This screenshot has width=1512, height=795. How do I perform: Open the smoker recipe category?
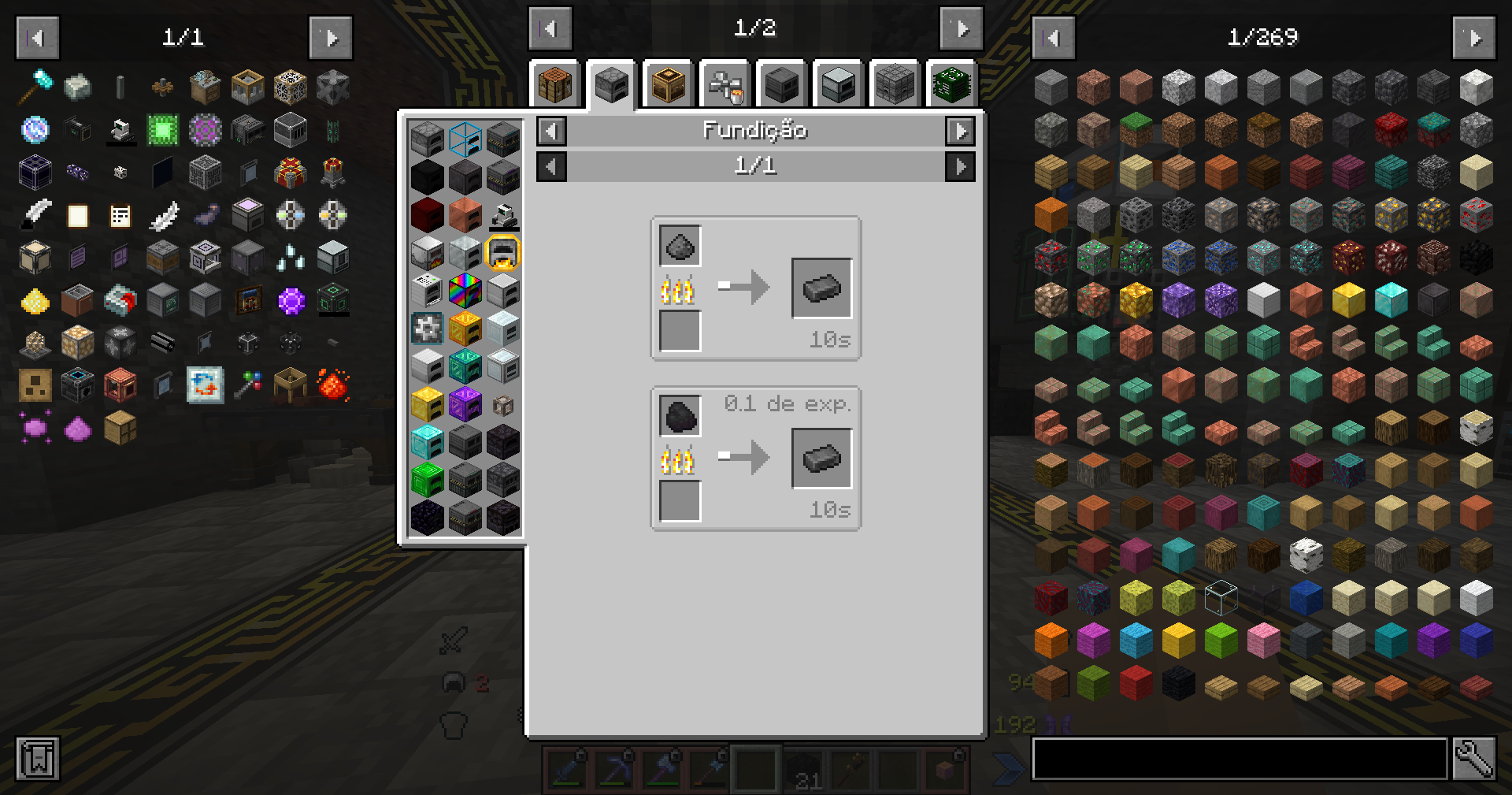click(667, 84)
